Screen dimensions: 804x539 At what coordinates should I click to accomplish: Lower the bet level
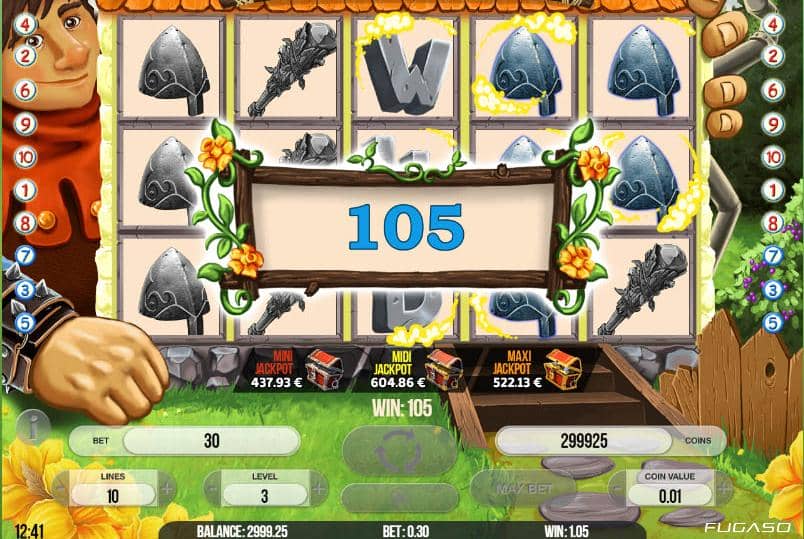[x=211, y=490]
